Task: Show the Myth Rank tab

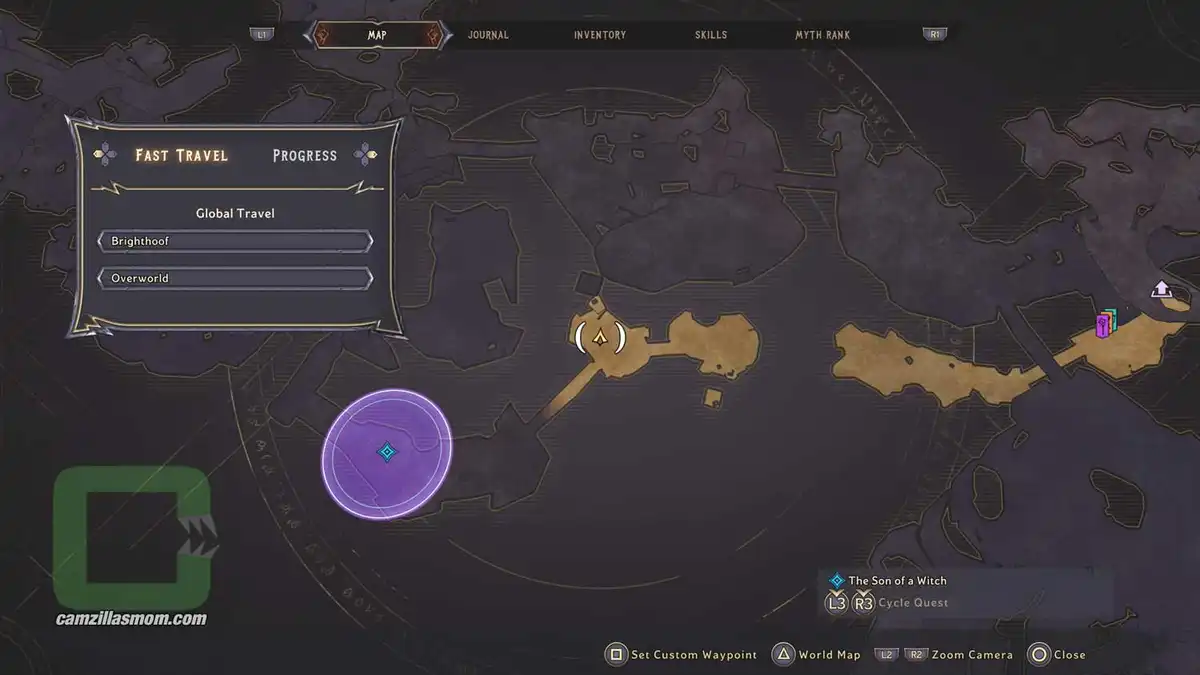Action: 822,35
